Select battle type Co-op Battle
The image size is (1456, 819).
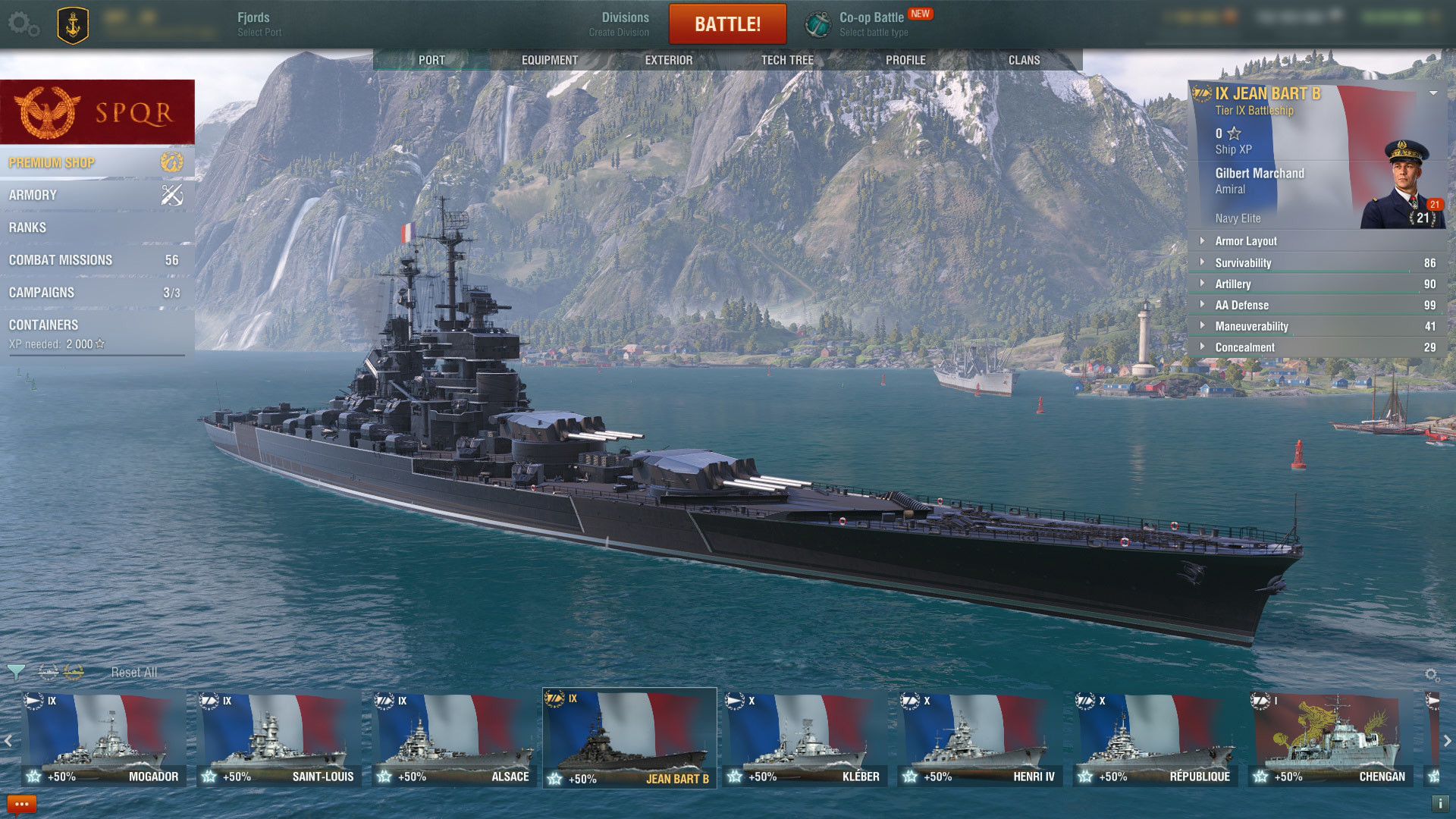872,24
